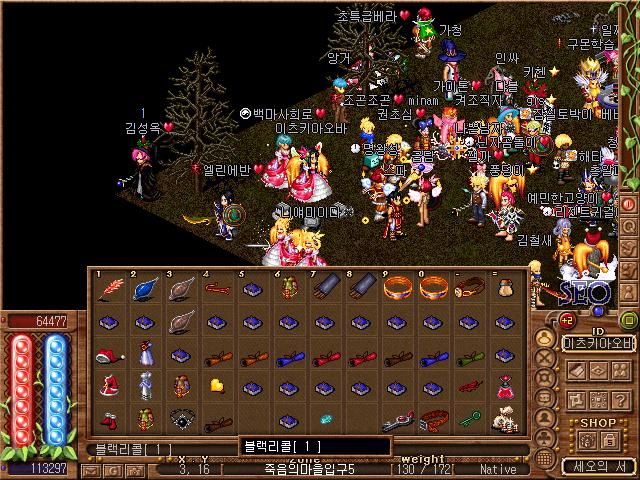Choose the skull and bones pile item
Image resolution: width=640 pixels, height=480 pixels.
click(x=505, y=419)
